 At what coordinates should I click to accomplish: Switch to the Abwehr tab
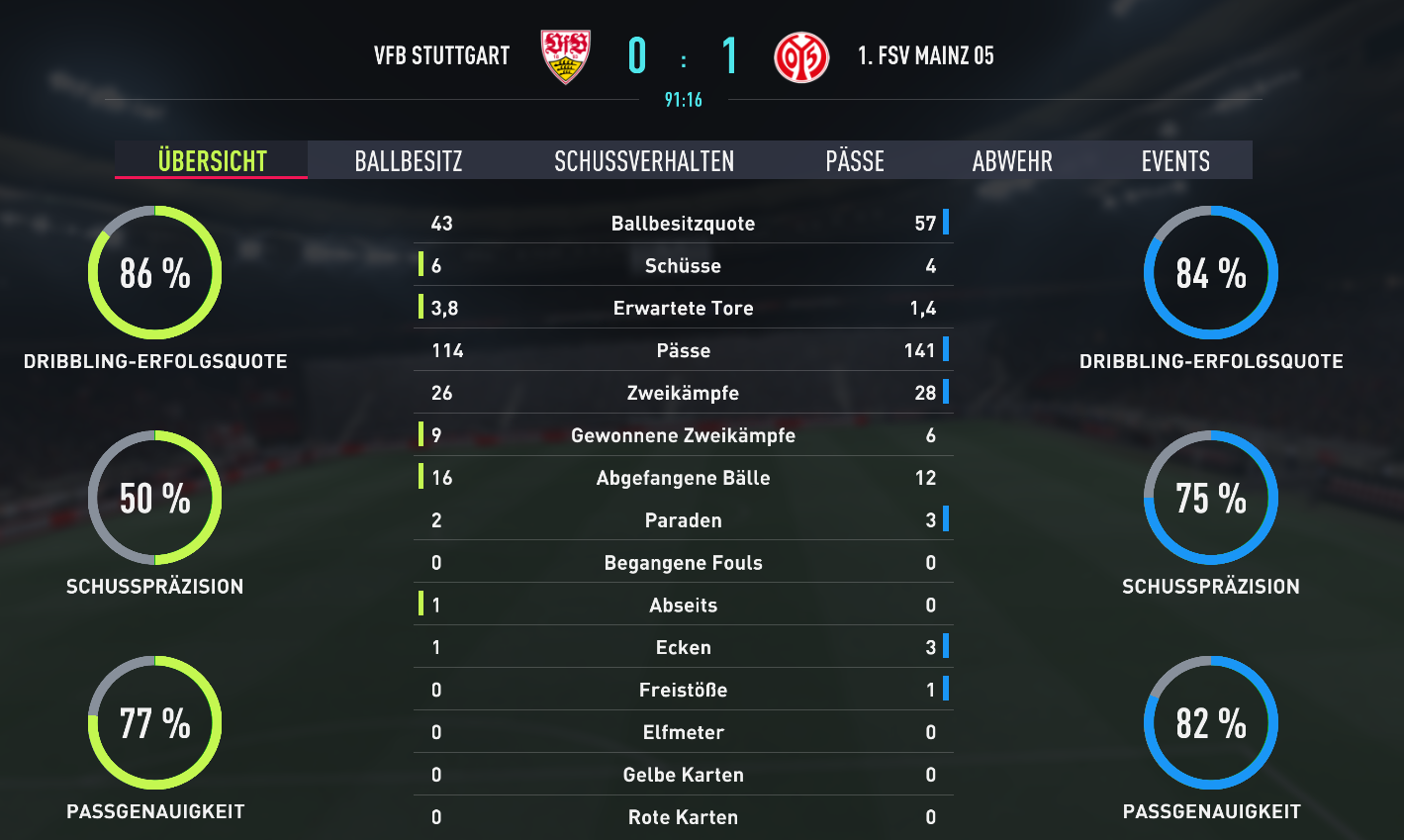(x=1012, y=161)
